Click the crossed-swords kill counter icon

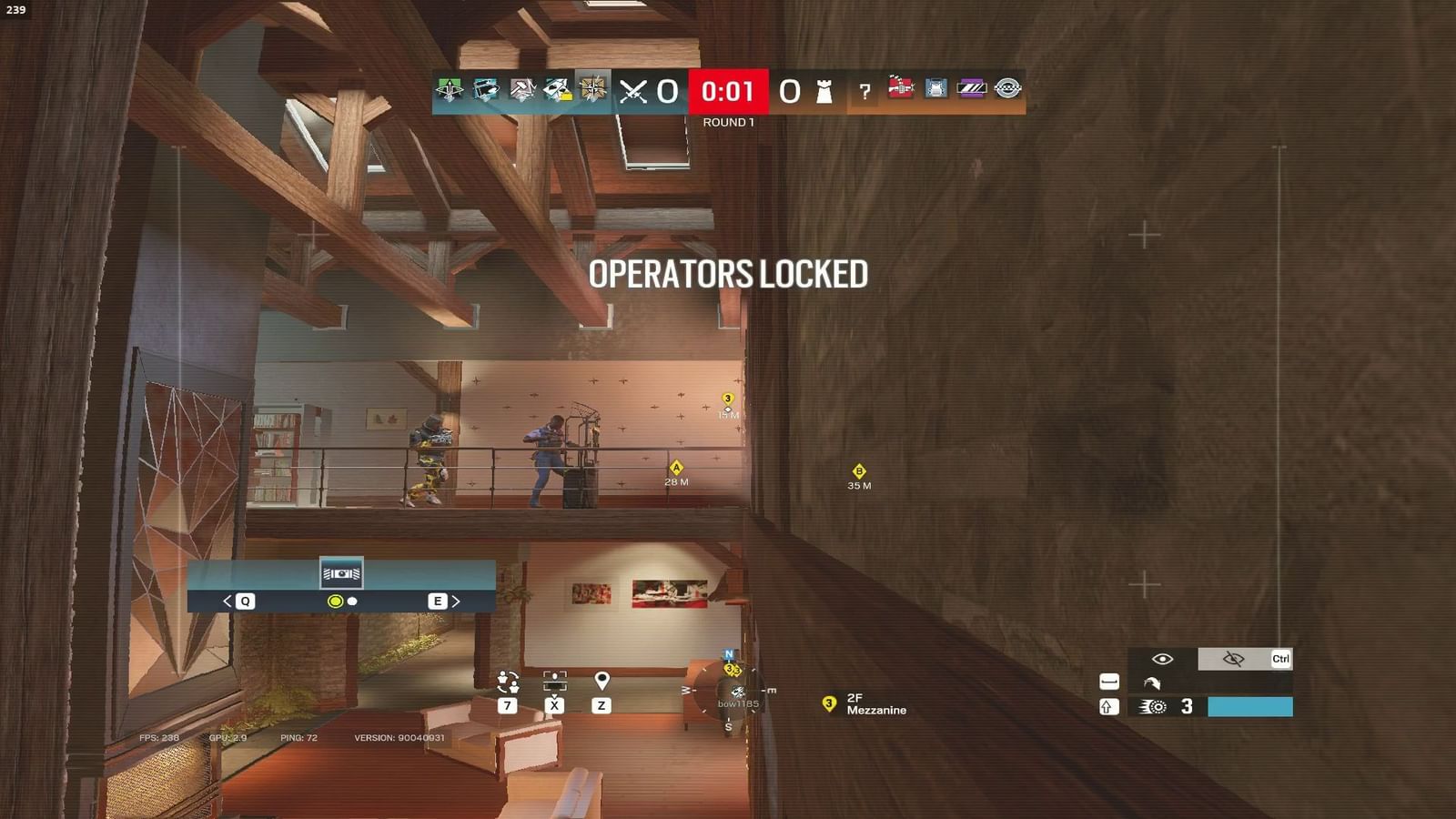point(635,90)
